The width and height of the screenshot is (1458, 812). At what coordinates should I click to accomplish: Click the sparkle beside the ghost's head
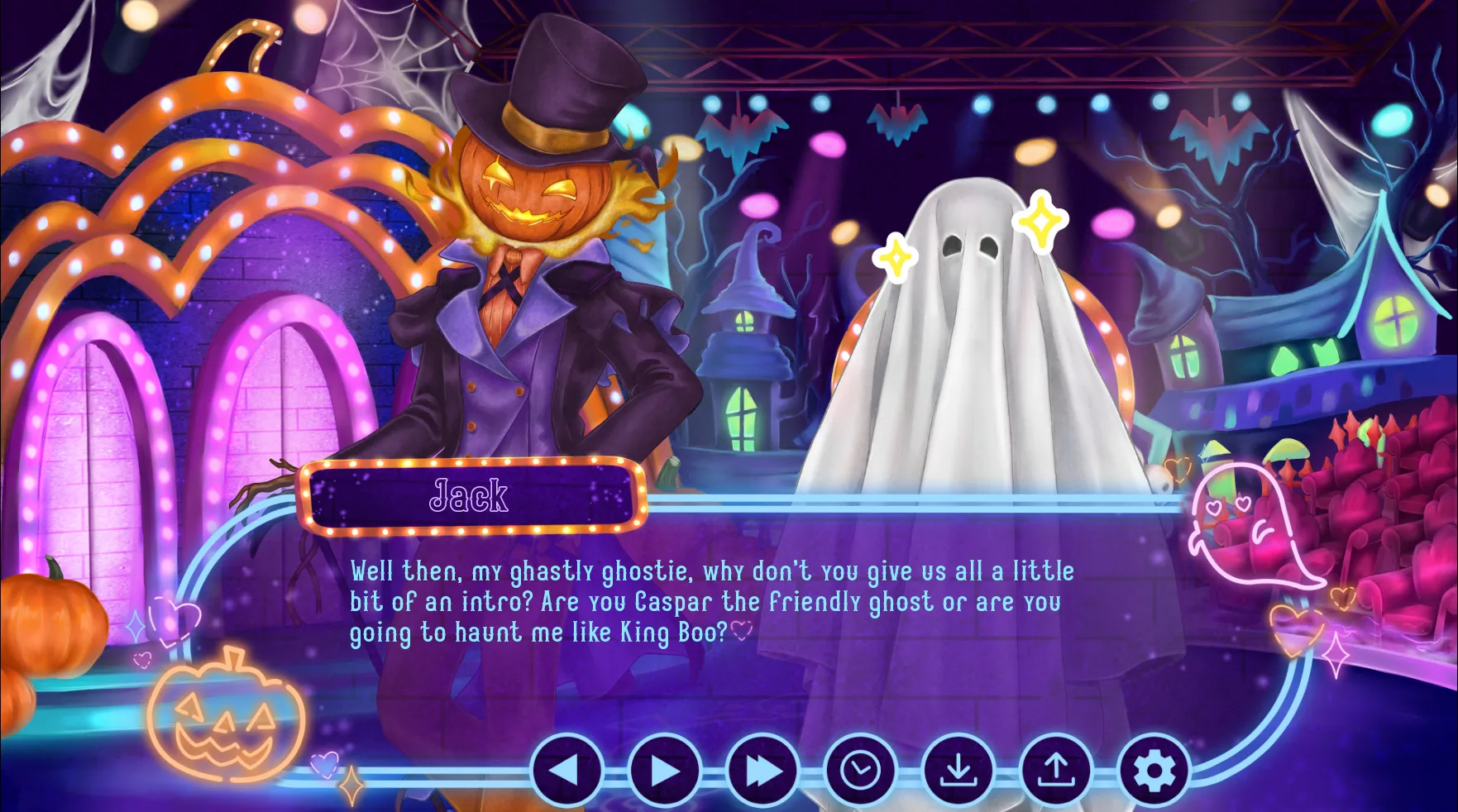tap(1040, 221)
